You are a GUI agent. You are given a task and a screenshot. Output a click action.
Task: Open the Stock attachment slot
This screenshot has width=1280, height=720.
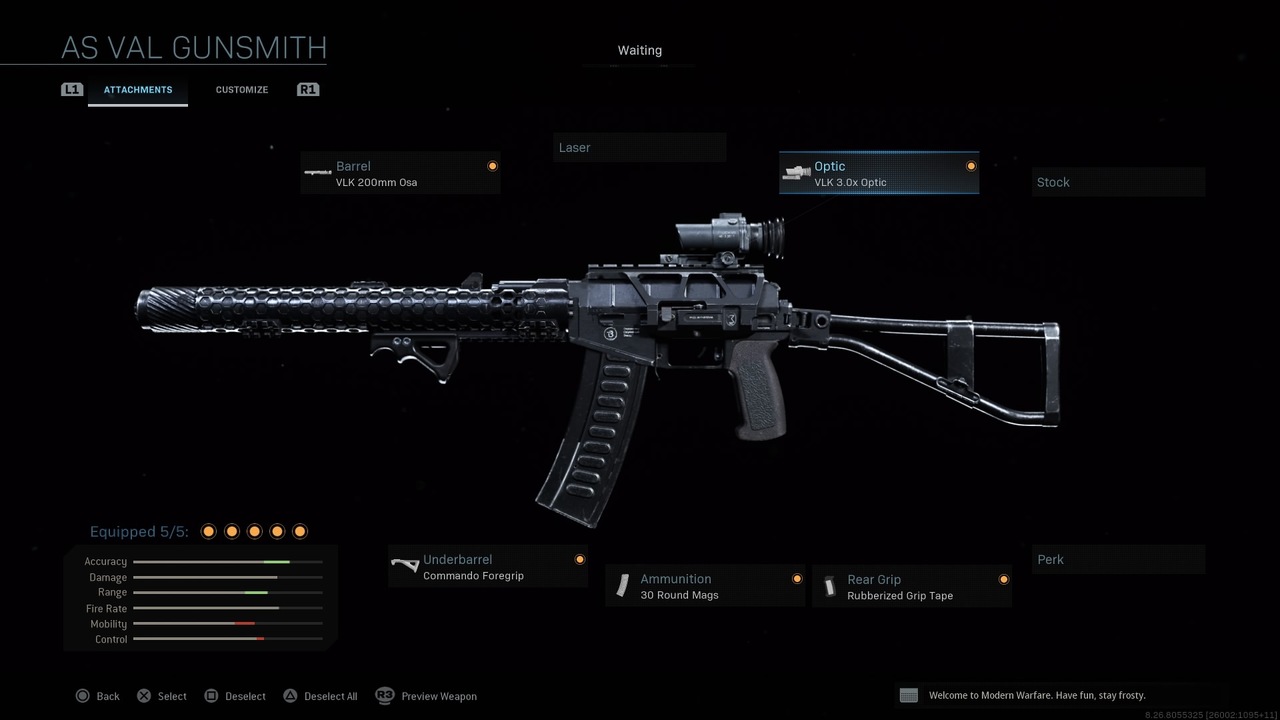coord(1117,182)
